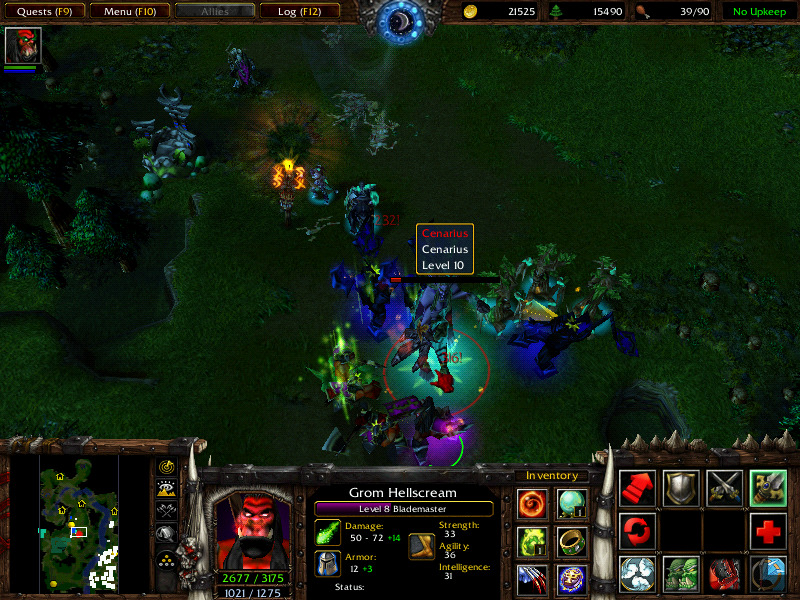Screen dimensions: 800x600
Task: Toggle minimap terrain display
Action: 167,489
